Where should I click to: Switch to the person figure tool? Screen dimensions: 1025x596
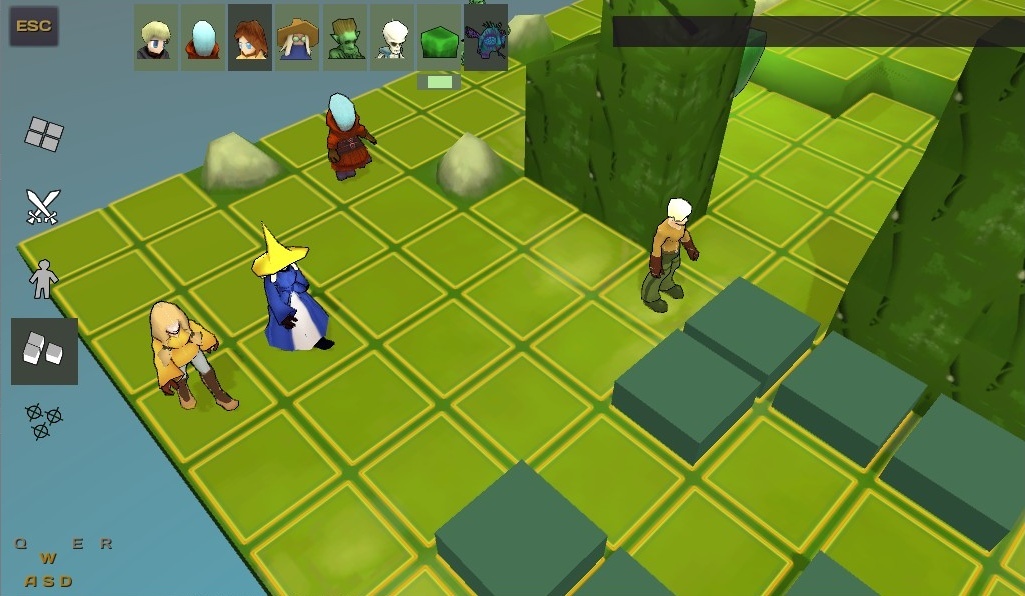point(43,279)
